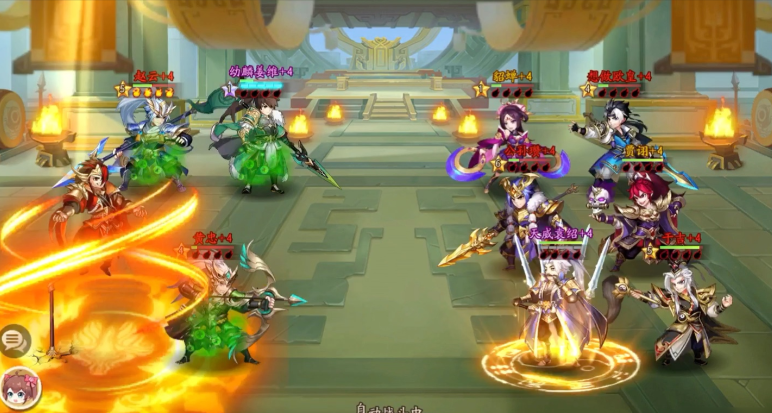Image resolution: width=772 pixels, height=413 pixels.
Task: Tap the girl avatar with pink bow
Action: [x=19, y=389]
